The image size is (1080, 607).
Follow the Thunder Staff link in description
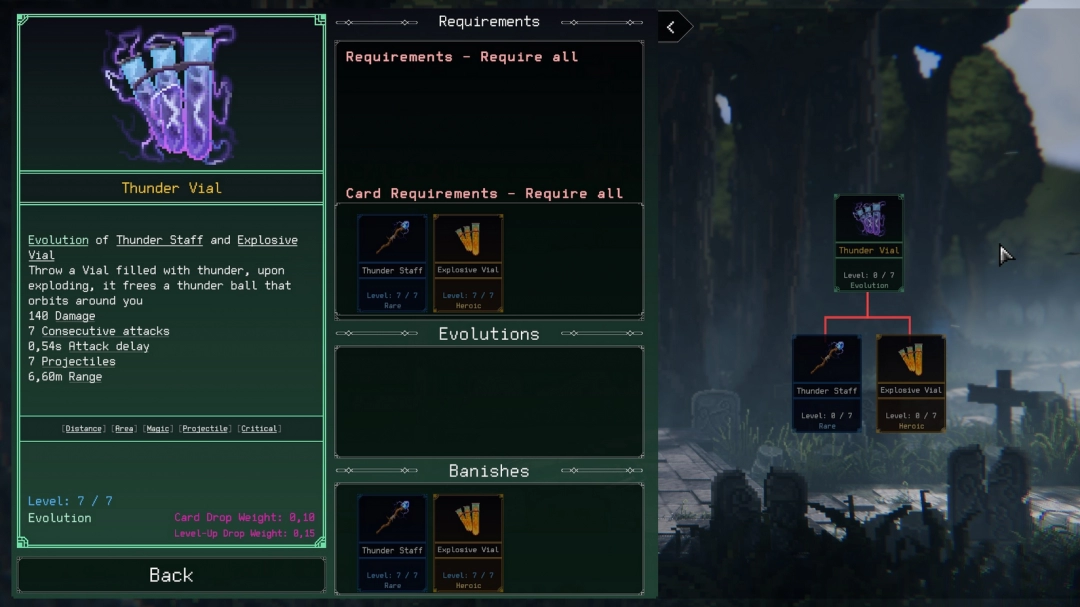(x=159, y=240)
